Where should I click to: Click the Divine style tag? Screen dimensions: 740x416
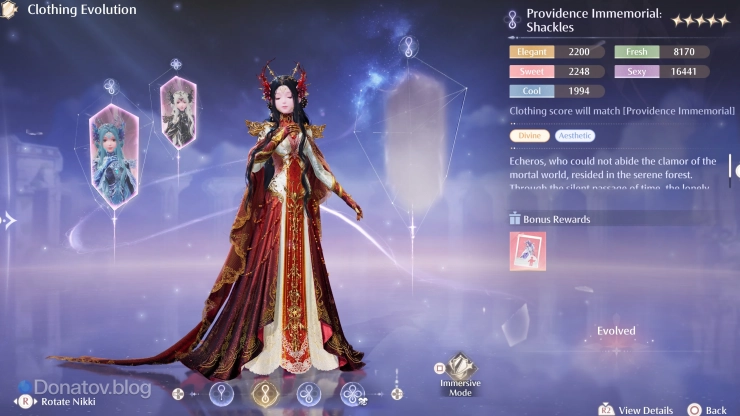coord(529,136)
